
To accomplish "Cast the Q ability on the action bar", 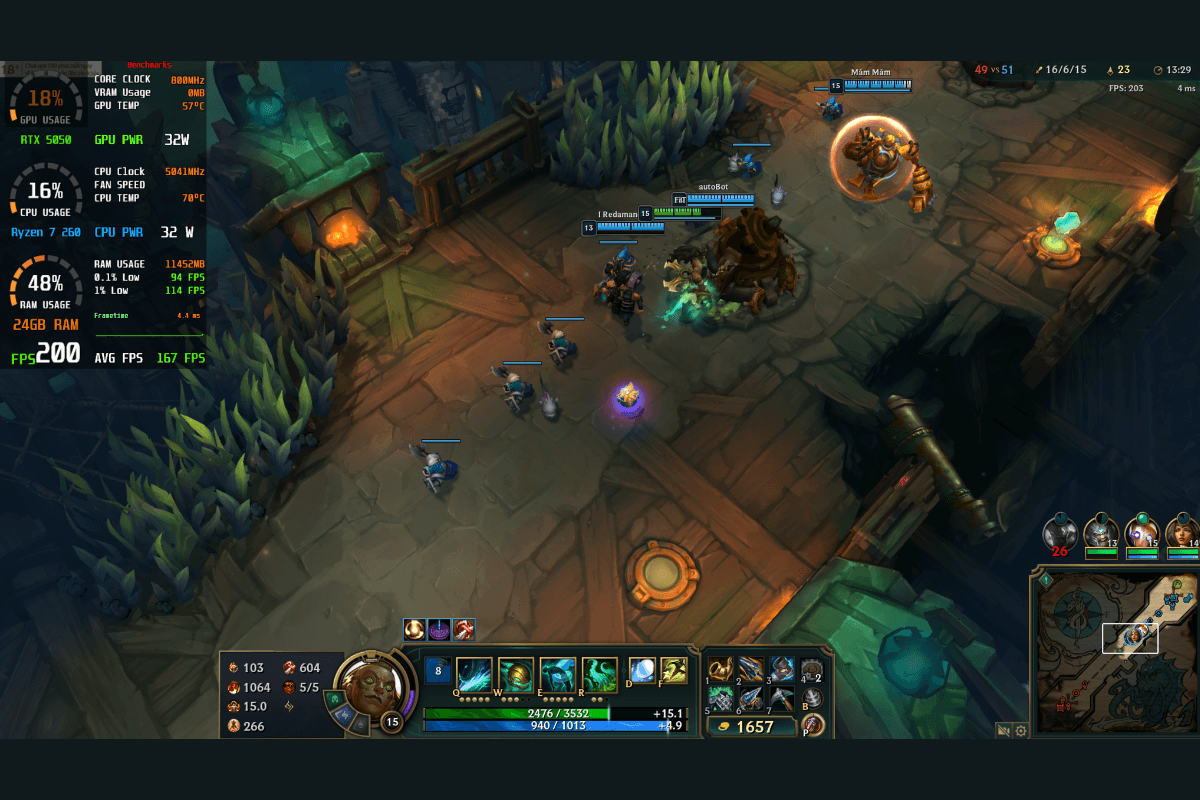I will tap(474, 675).
